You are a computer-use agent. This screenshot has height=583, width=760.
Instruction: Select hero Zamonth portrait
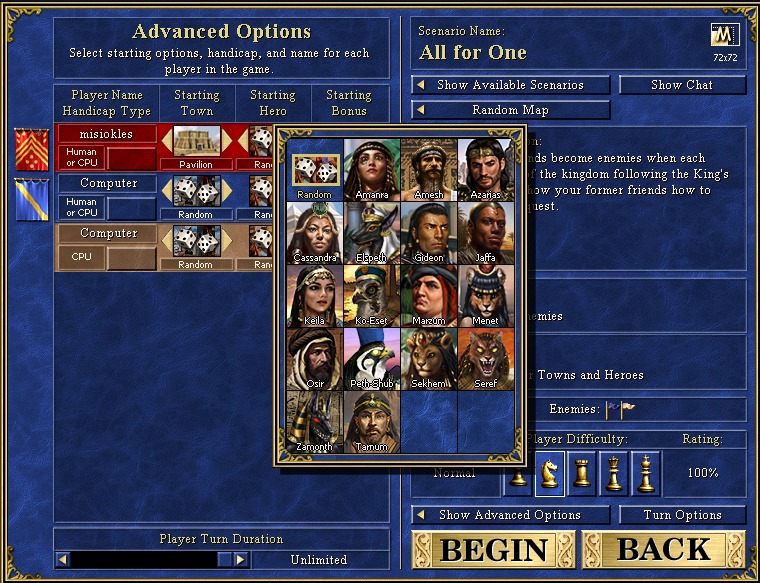pyautogui.click(x=314, y=421)
